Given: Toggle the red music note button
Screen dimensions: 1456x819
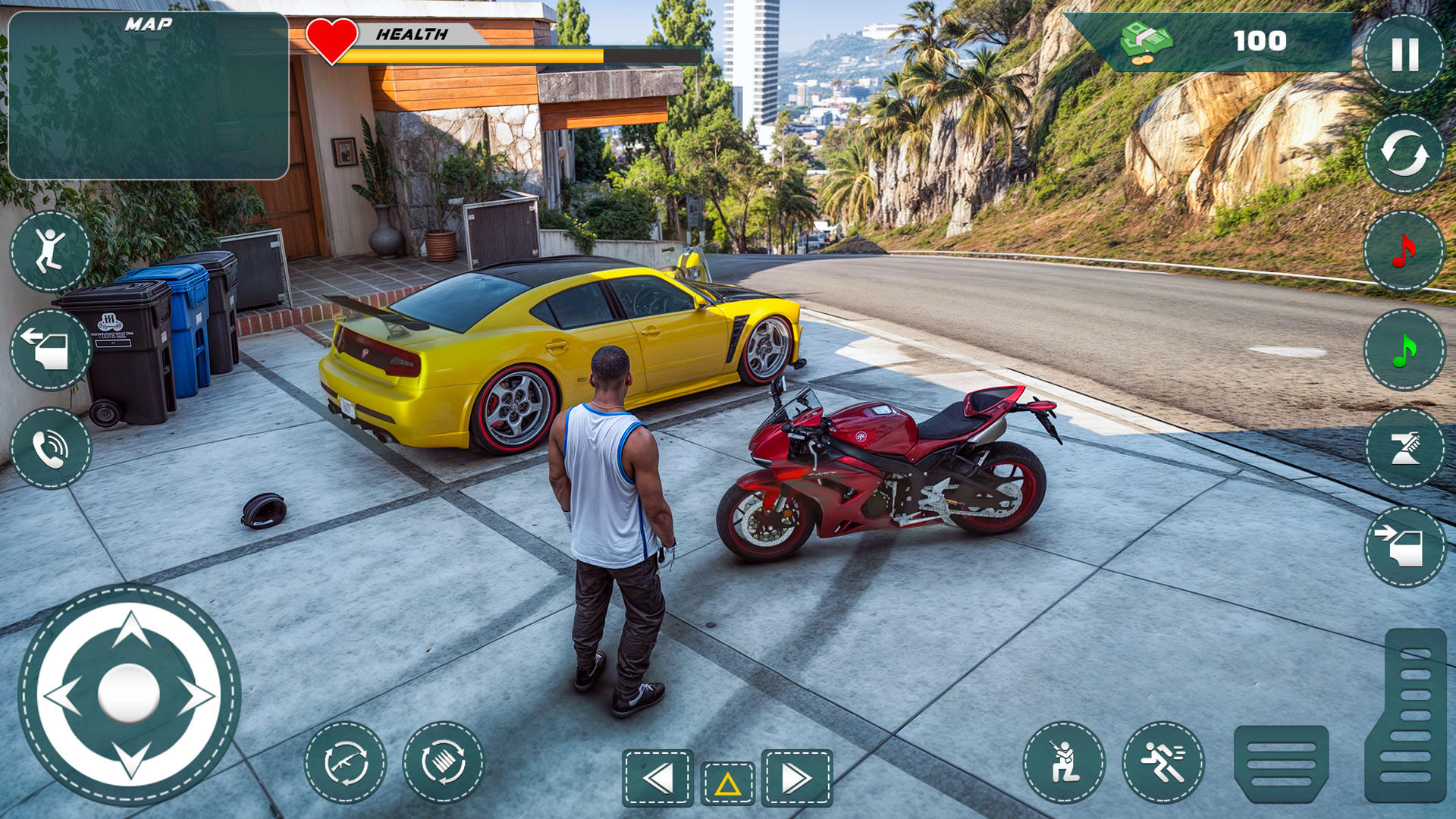Looking at the screenshot, I should click(1404, 251).
